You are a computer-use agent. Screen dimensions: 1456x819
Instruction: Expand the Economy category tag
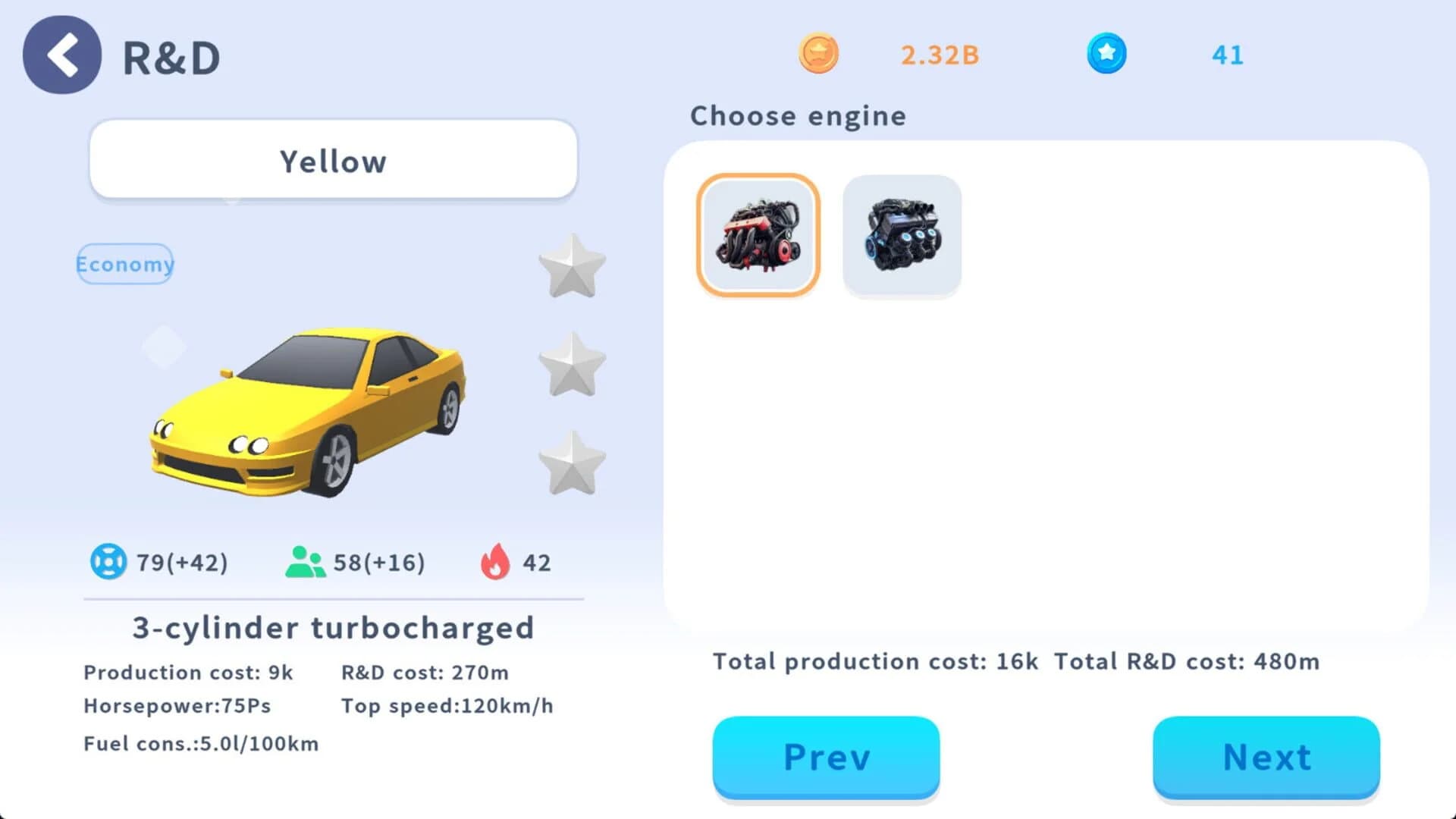pyautogui.click(x=124, y=265)
